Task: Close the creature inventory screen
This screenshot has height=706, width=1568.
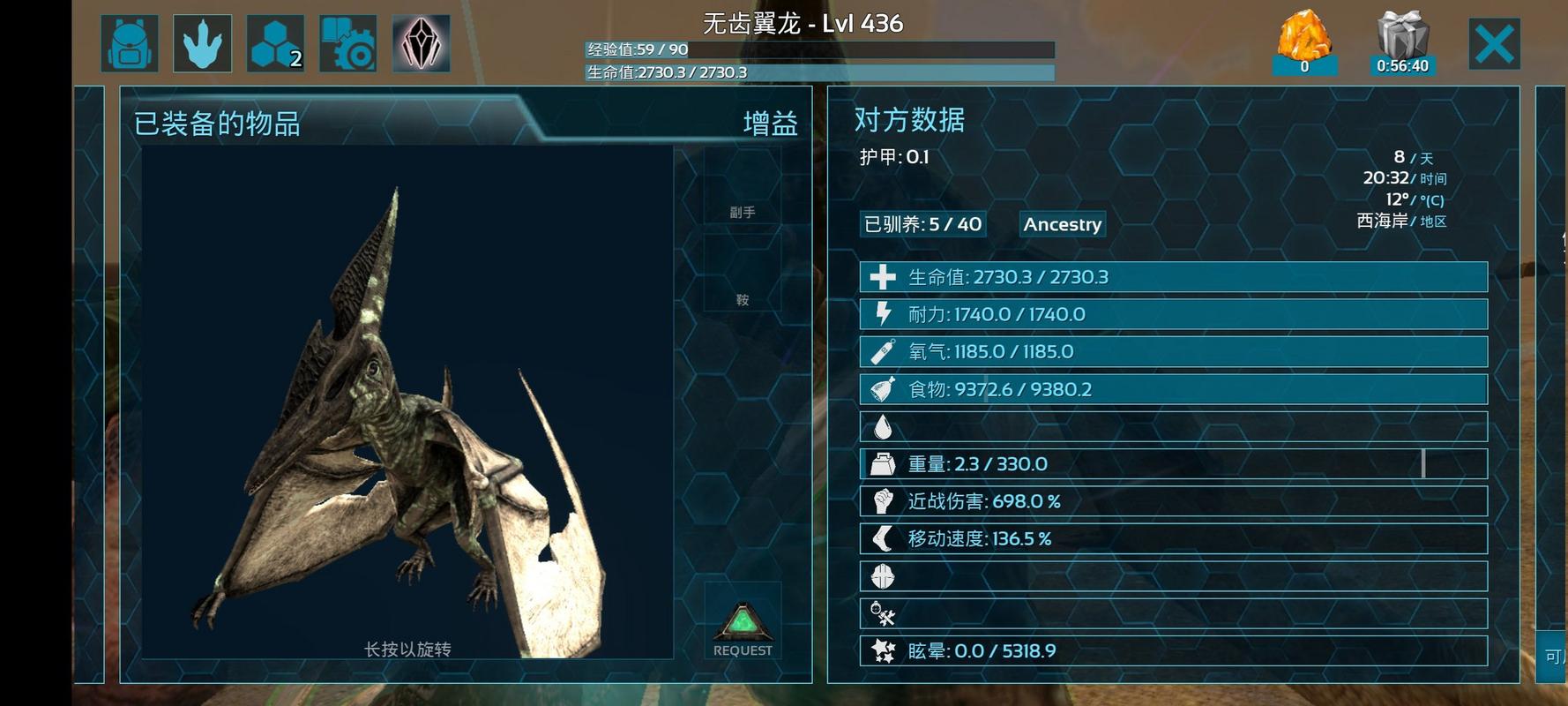Action: [x=1494, y=44]
